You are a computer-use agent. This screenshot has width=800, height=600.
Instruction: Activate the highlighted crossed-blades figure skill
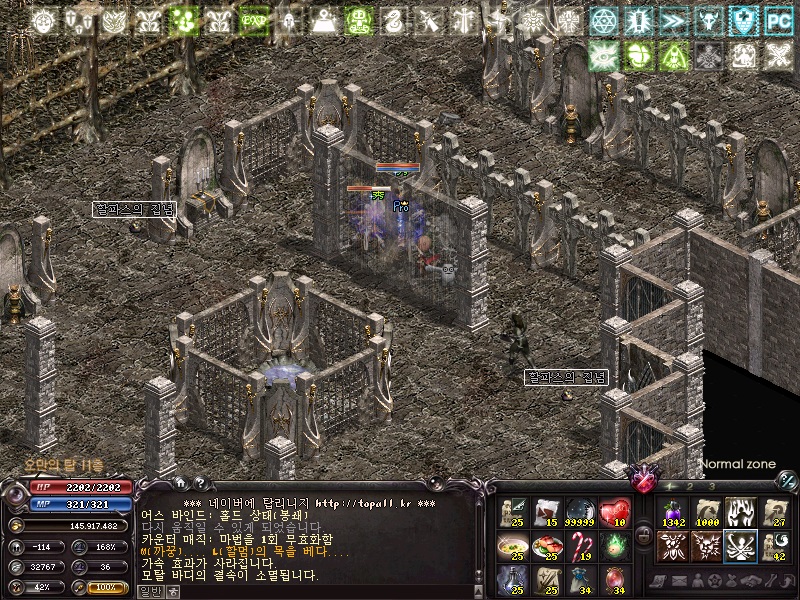(740, 546)
